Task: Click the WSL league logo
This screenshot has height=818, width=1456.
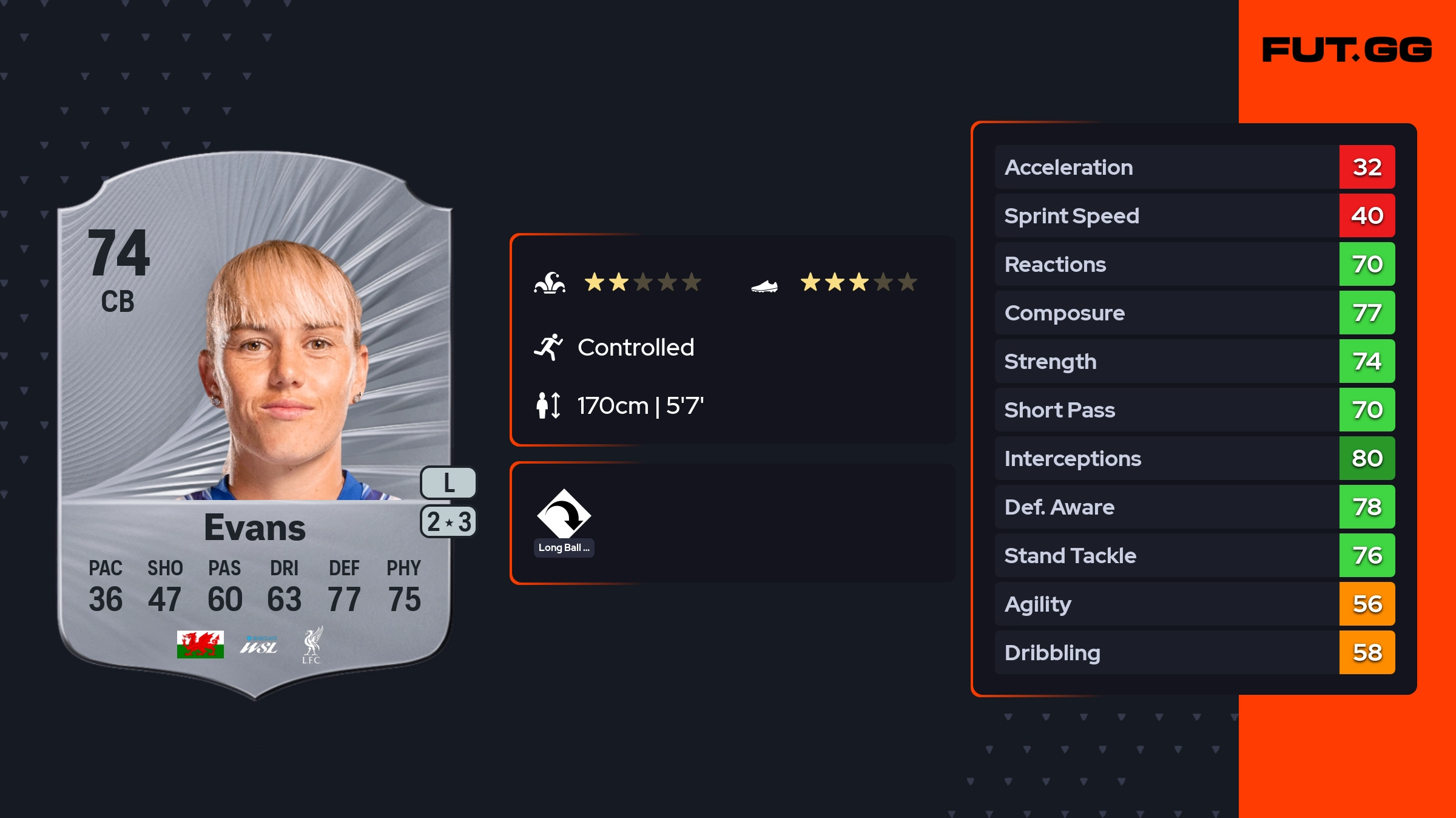Action: pyautogui.click(x=259, y=646)
